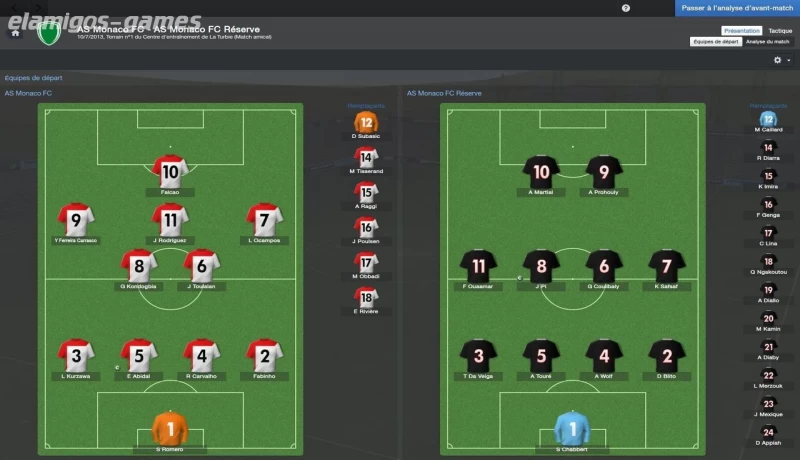Click the help question mark icon
The height and width of the screenshot is (460, 800).
tap(626, 8)
